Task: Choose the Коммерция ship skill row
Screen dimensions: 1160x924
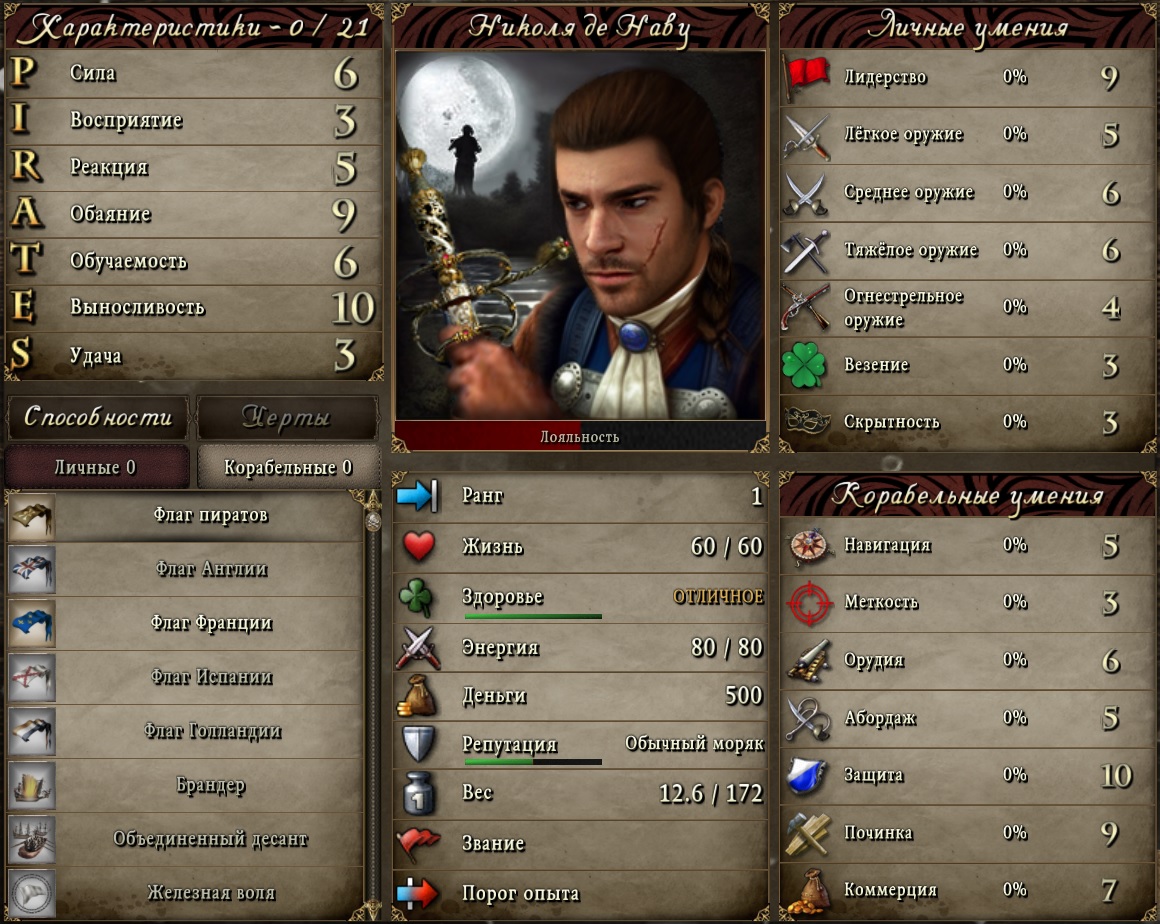Action: (966, 890)
